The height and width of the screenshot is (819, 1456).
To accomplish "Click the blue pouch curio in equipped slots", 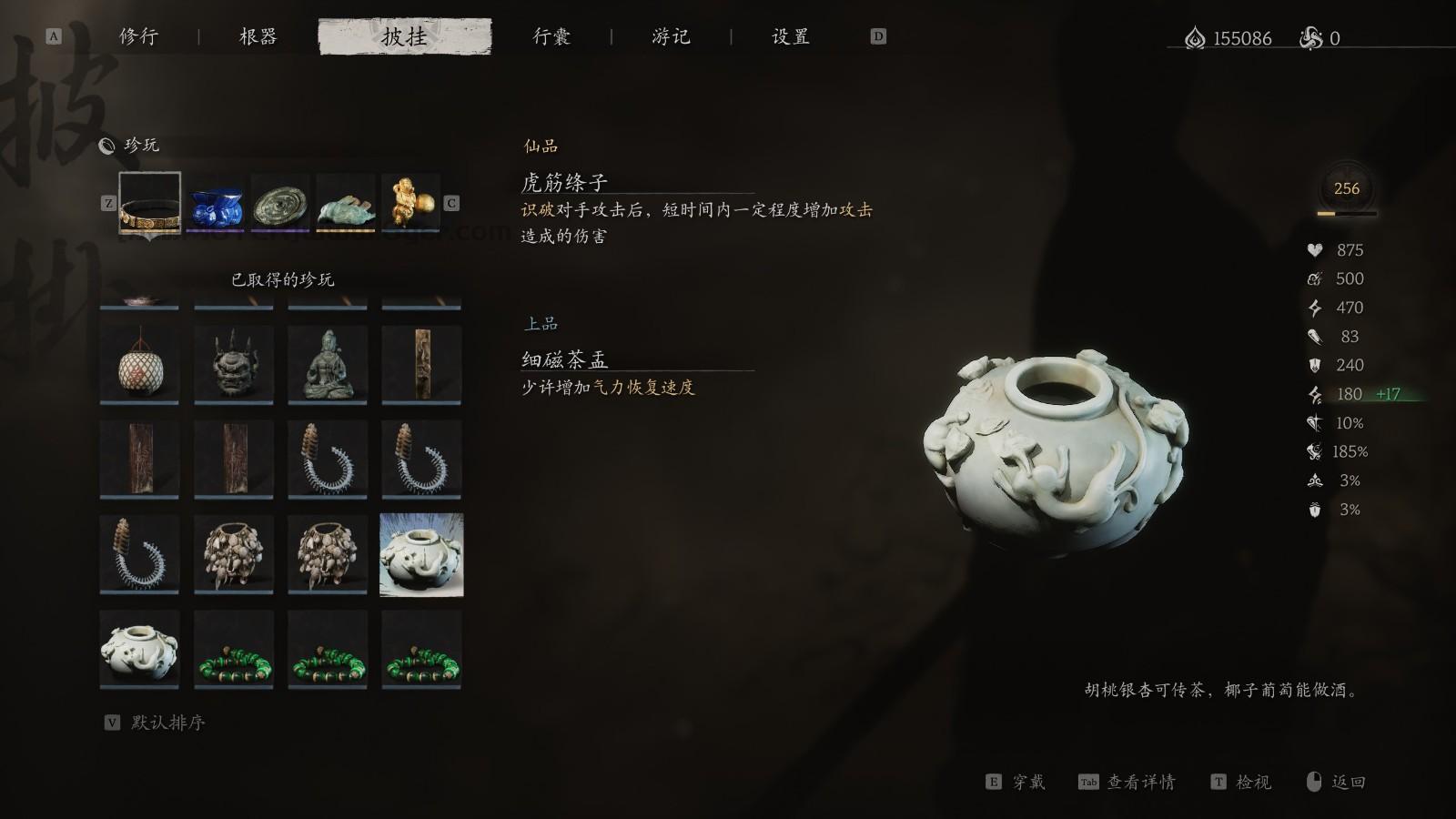I will click(215, 202).
